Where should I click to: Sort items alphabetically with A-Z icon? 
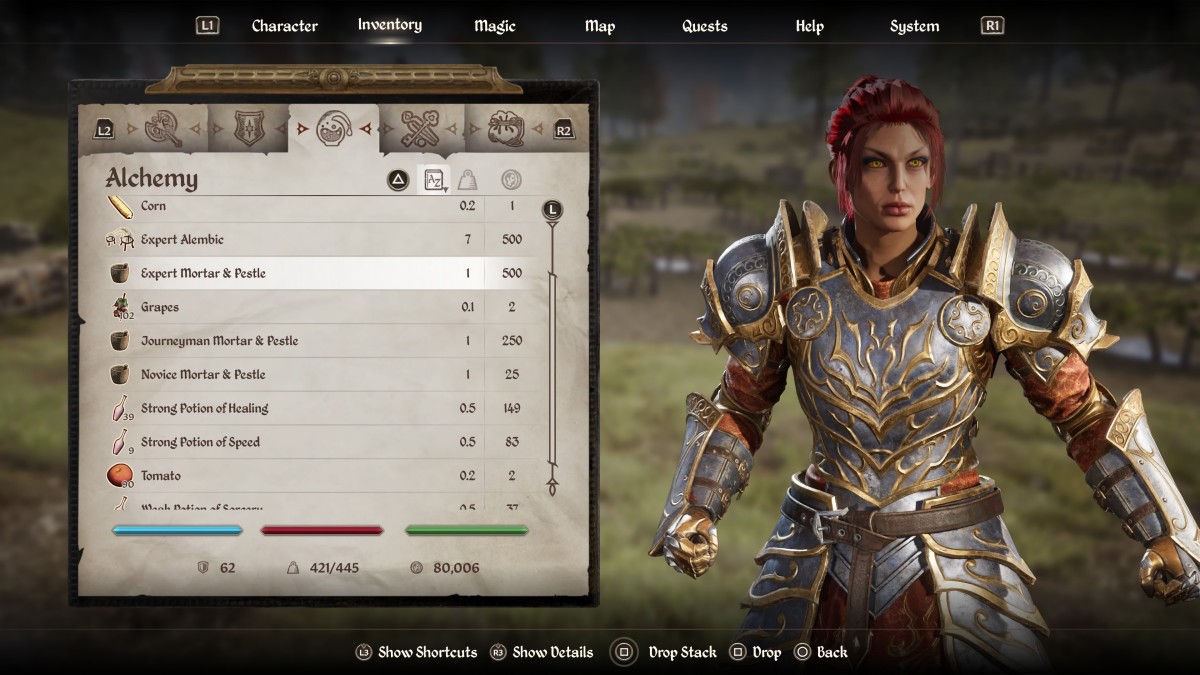coord(434,180)
